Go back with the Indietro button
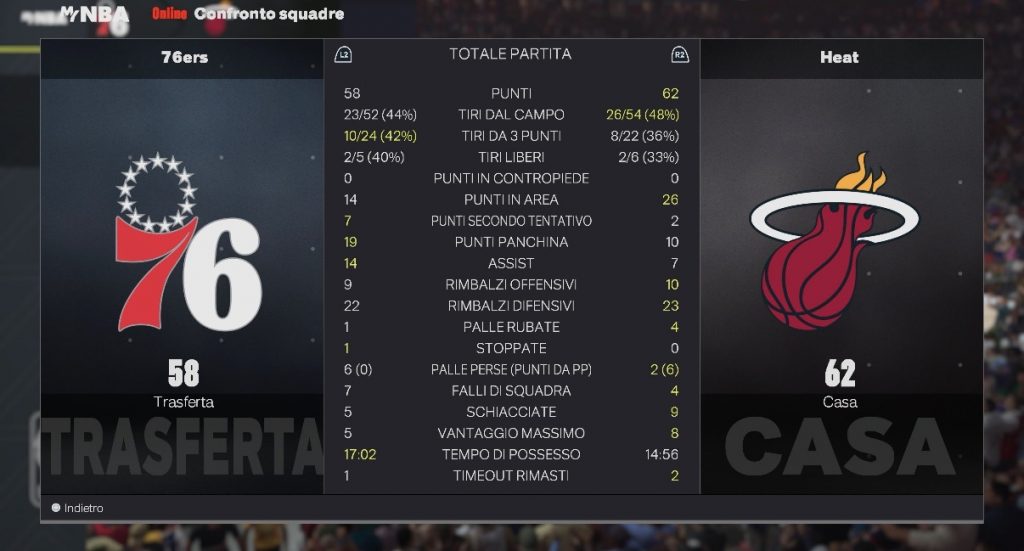The image size is (1024, 551). pos(78,508)
